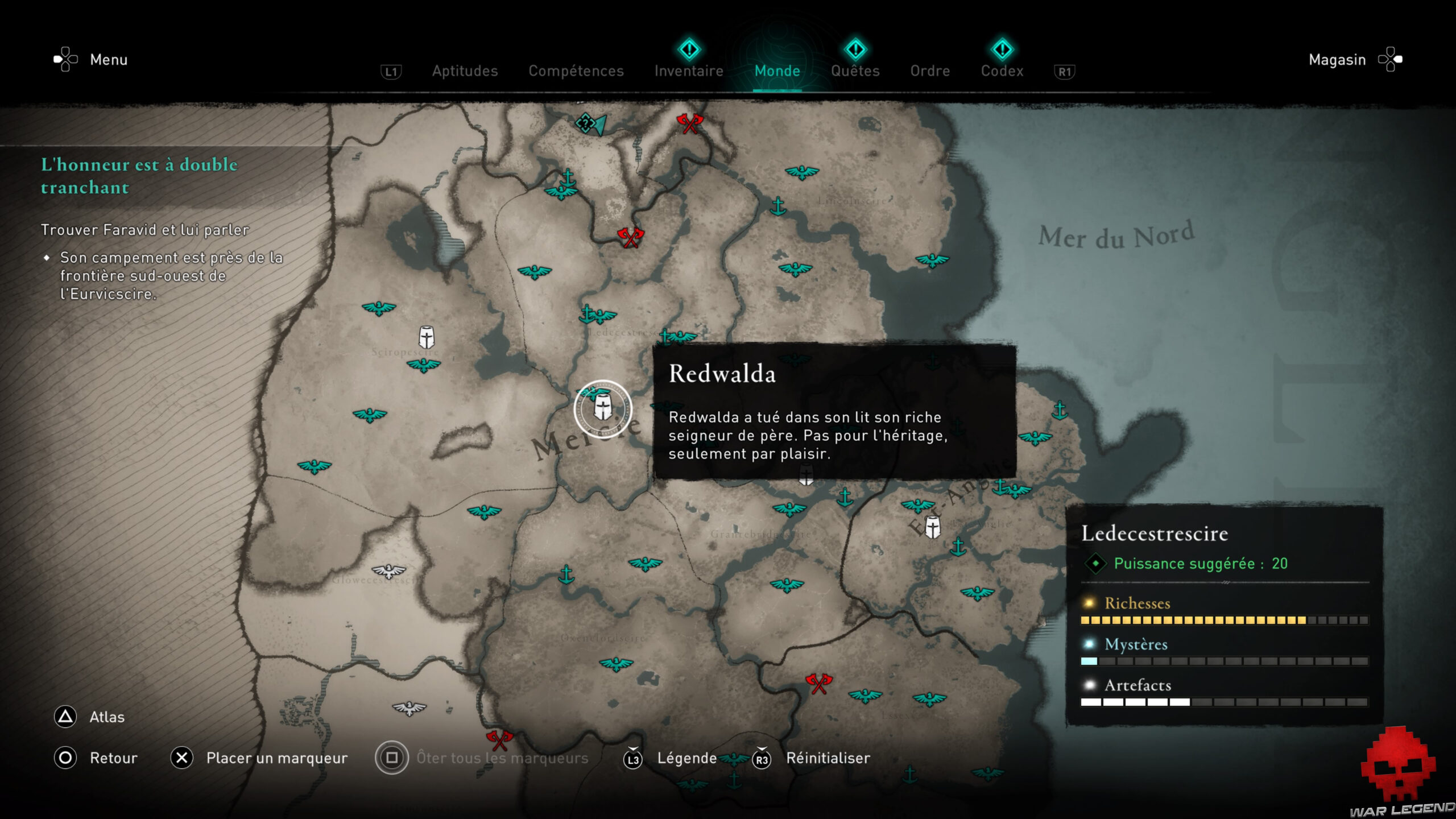Select the red raid axe icon in Lincolnscire
This screenshot has width=1456, height=819.
click(690, 123)
